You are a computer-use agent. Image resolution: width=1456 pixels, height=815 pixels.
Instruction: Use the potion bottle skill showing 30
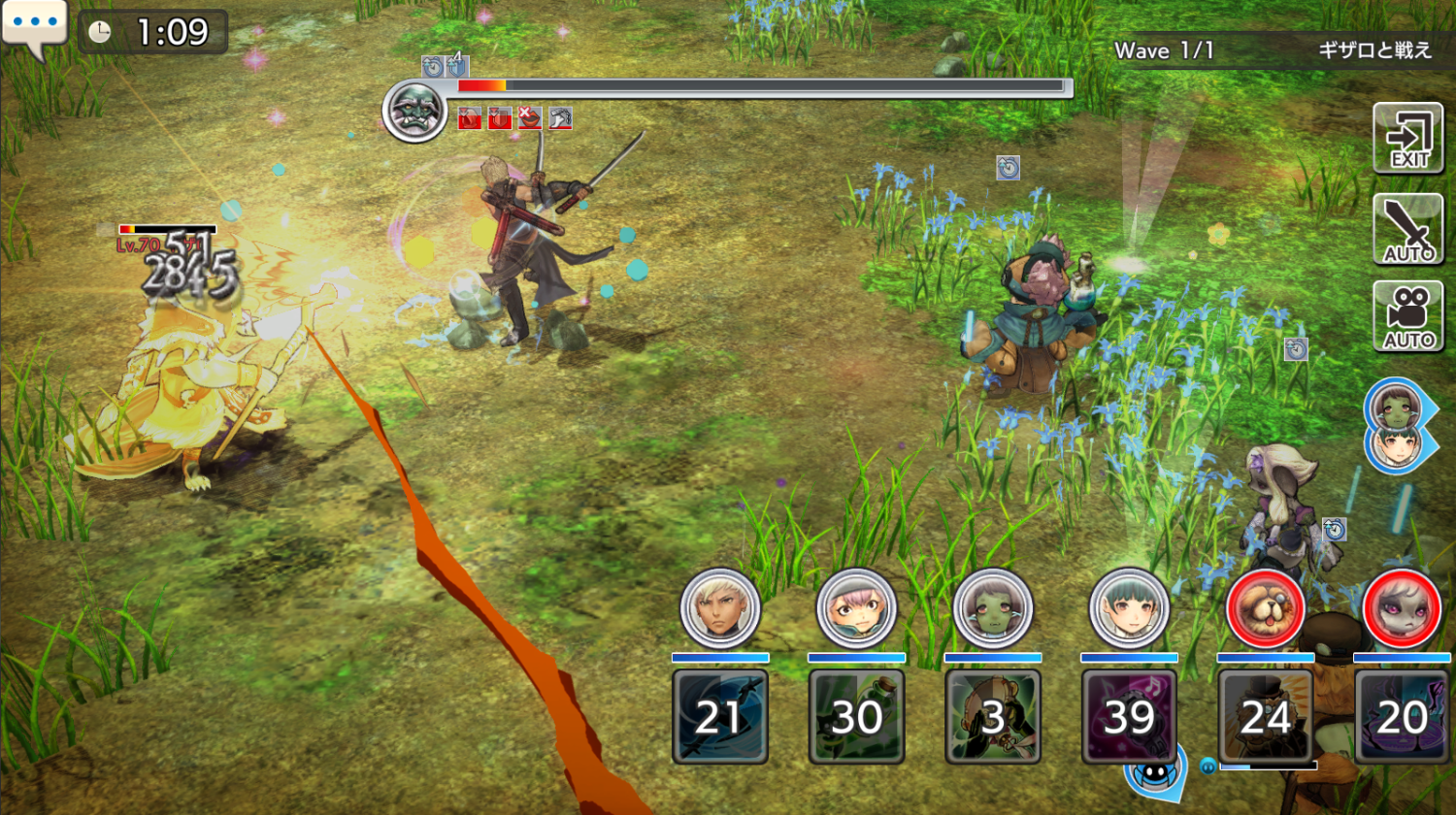(856, 716)
